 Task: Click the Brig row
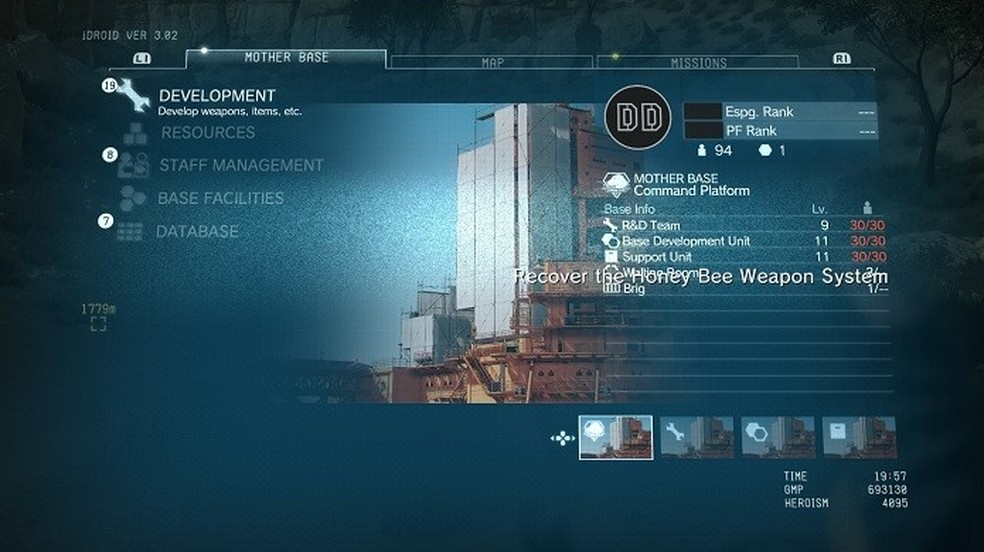click(744, 289)
